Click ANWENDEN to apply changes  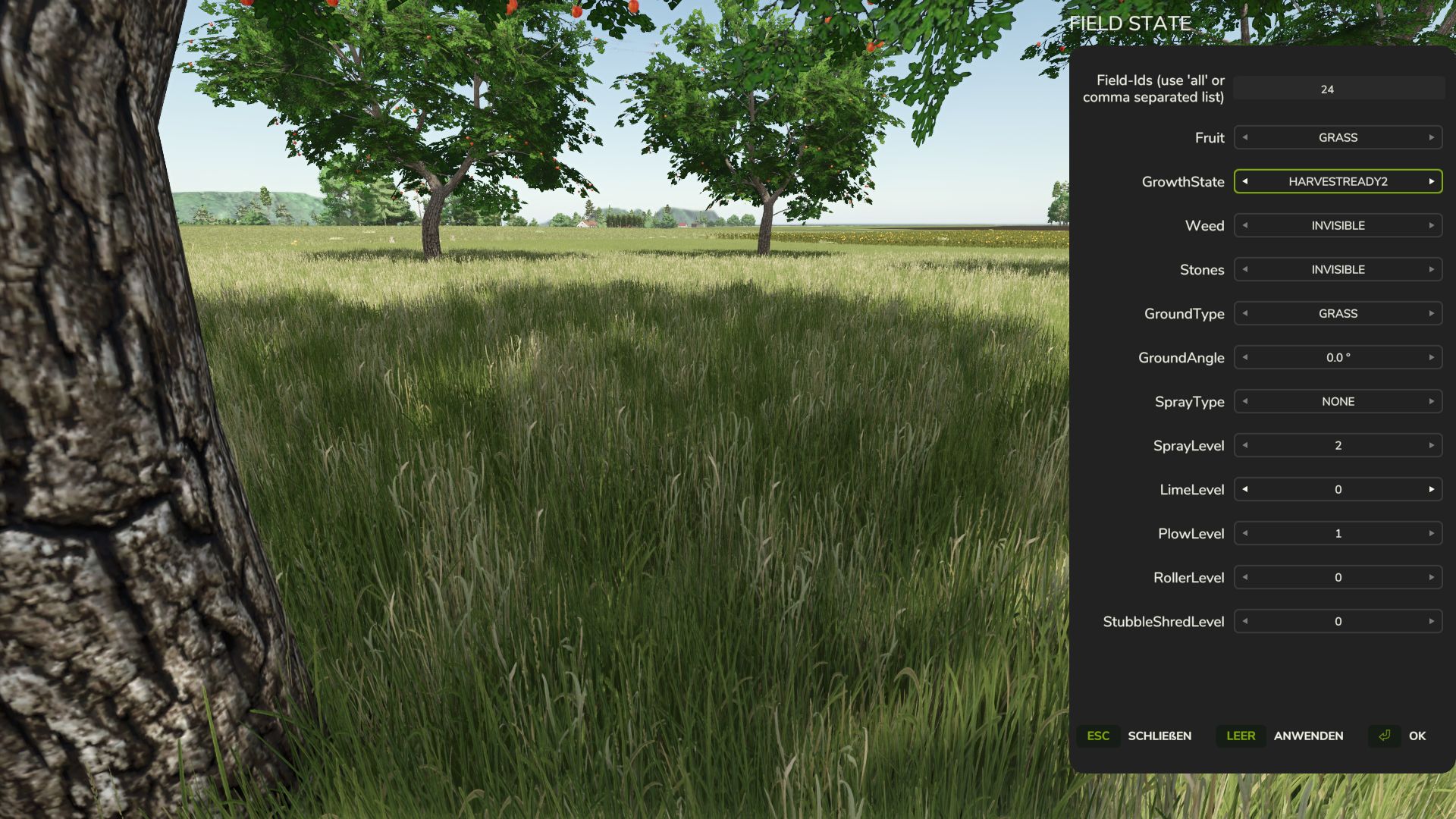click(1309, 736)
